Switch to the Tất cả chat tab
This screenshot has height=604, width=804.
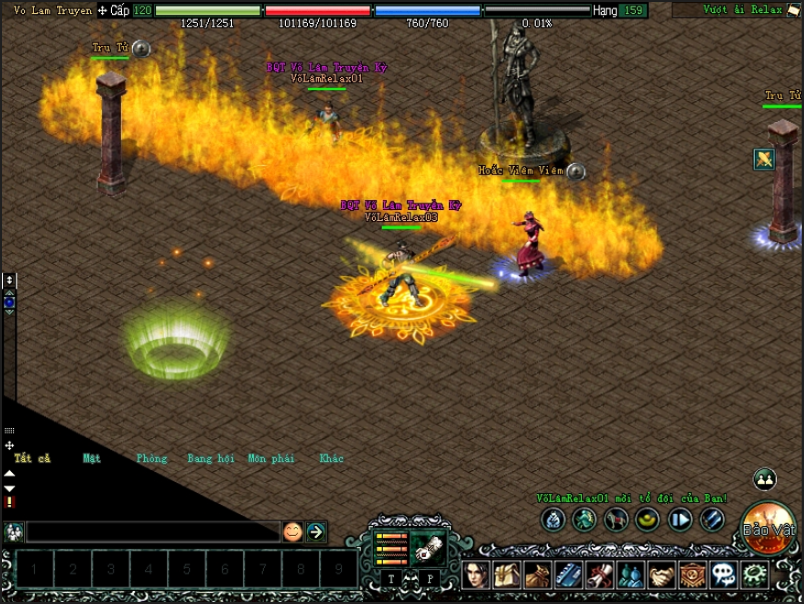[x=32, y=458]
